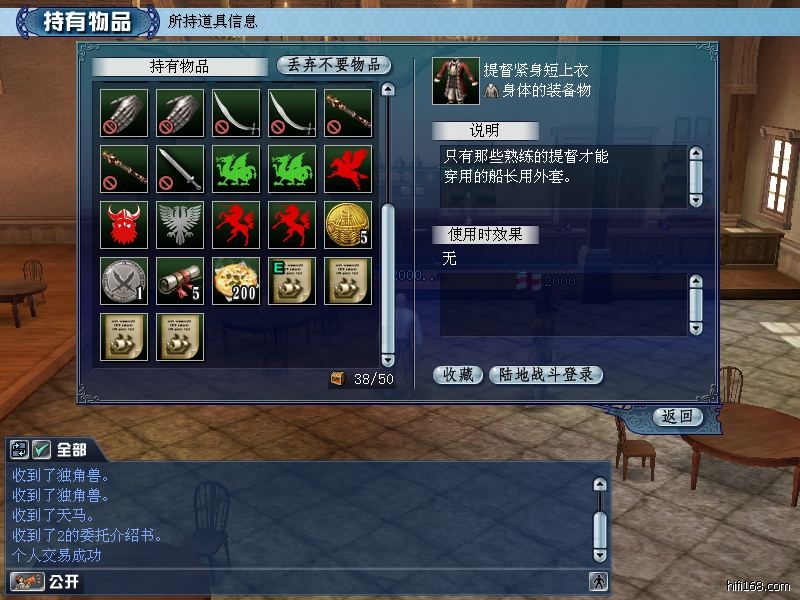Image resolution: width=800 pixels, height=600 pixels.
Task: Select the document marked with green E
Action: tap(292, 281)
